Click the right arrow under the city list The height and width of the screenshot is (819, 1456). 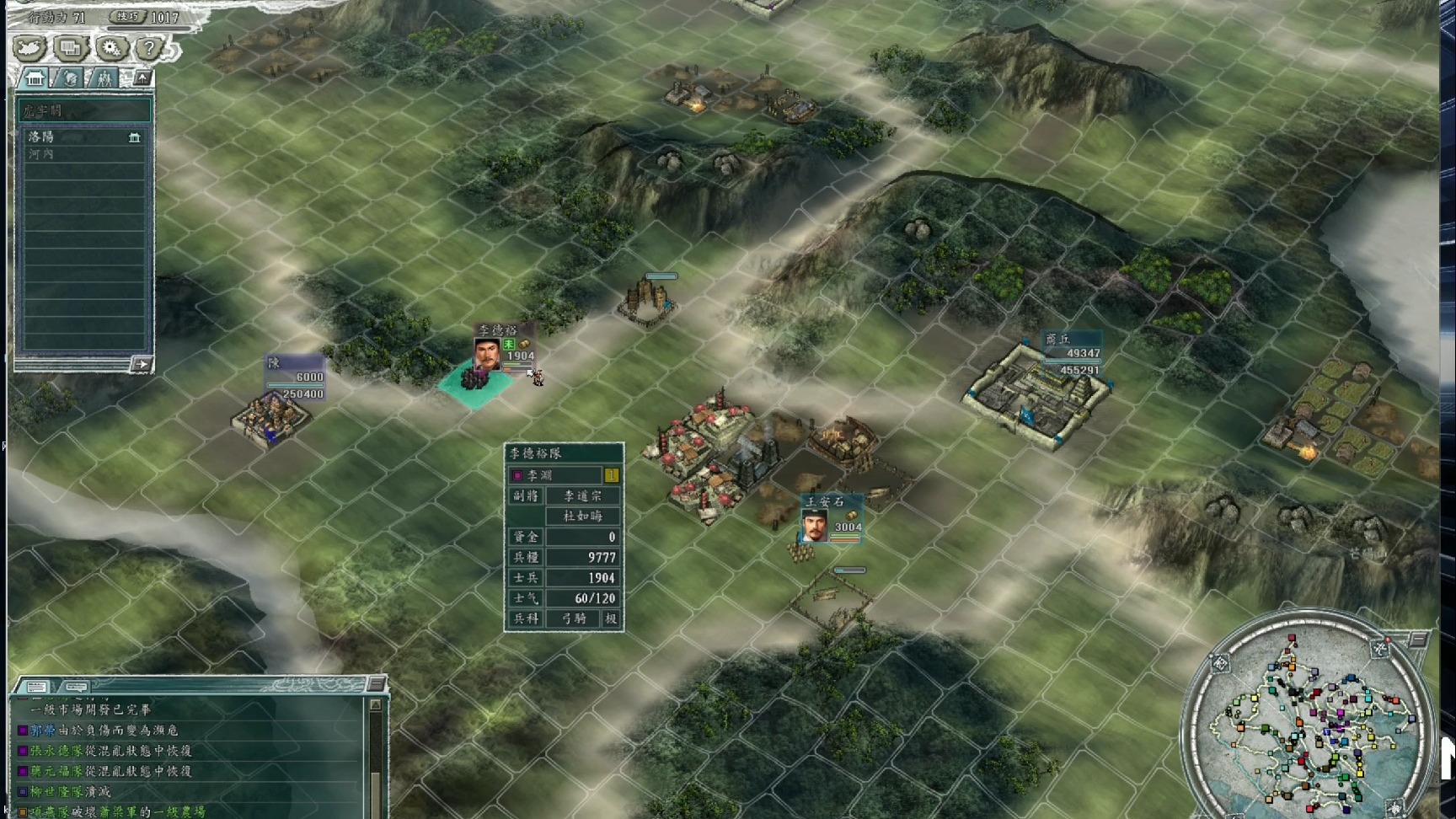141,365
